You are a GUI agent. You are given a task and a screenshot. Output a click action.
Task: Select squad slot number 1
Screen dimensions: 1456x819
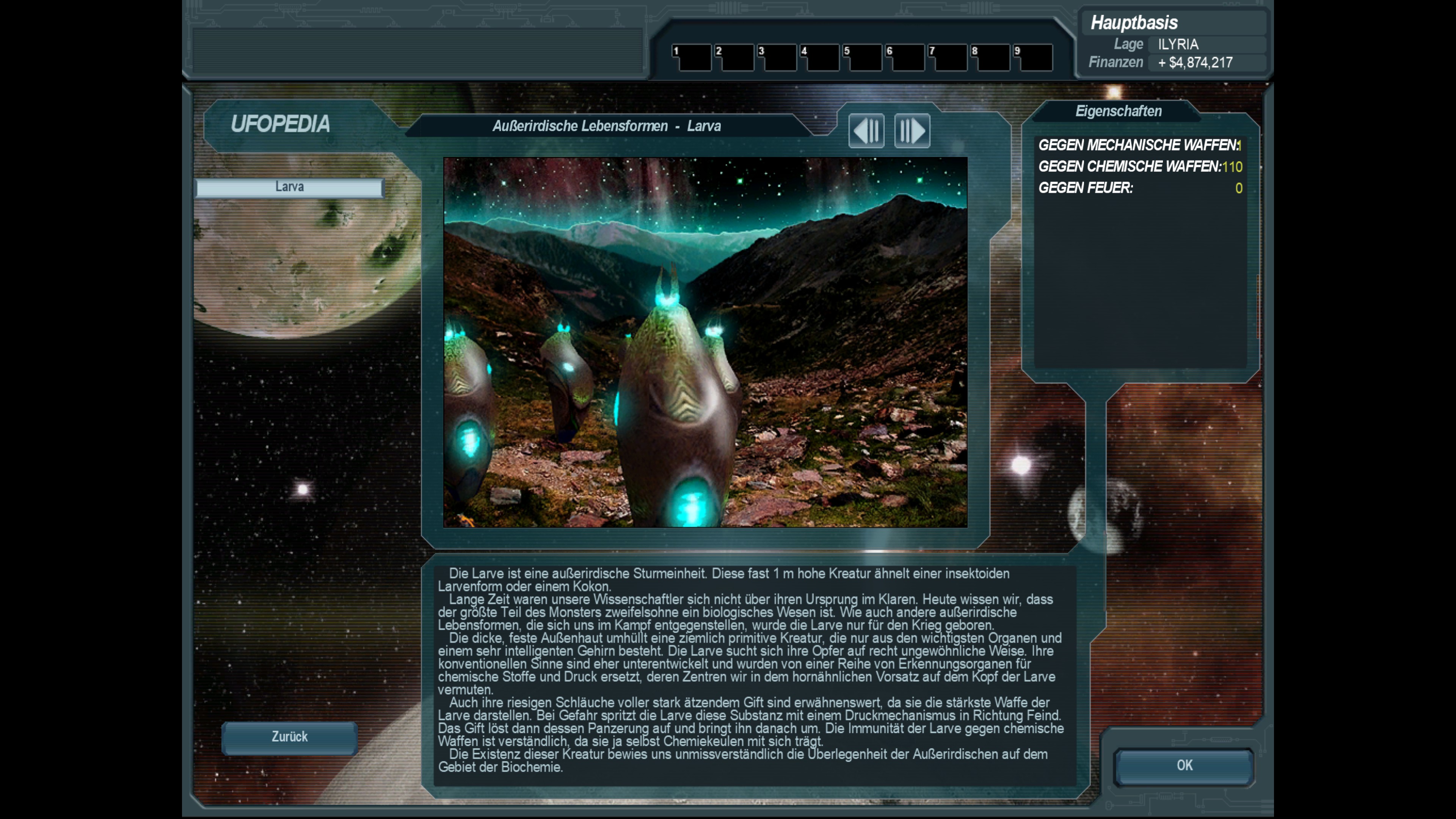pyautogui.click(x=691, y=58)
